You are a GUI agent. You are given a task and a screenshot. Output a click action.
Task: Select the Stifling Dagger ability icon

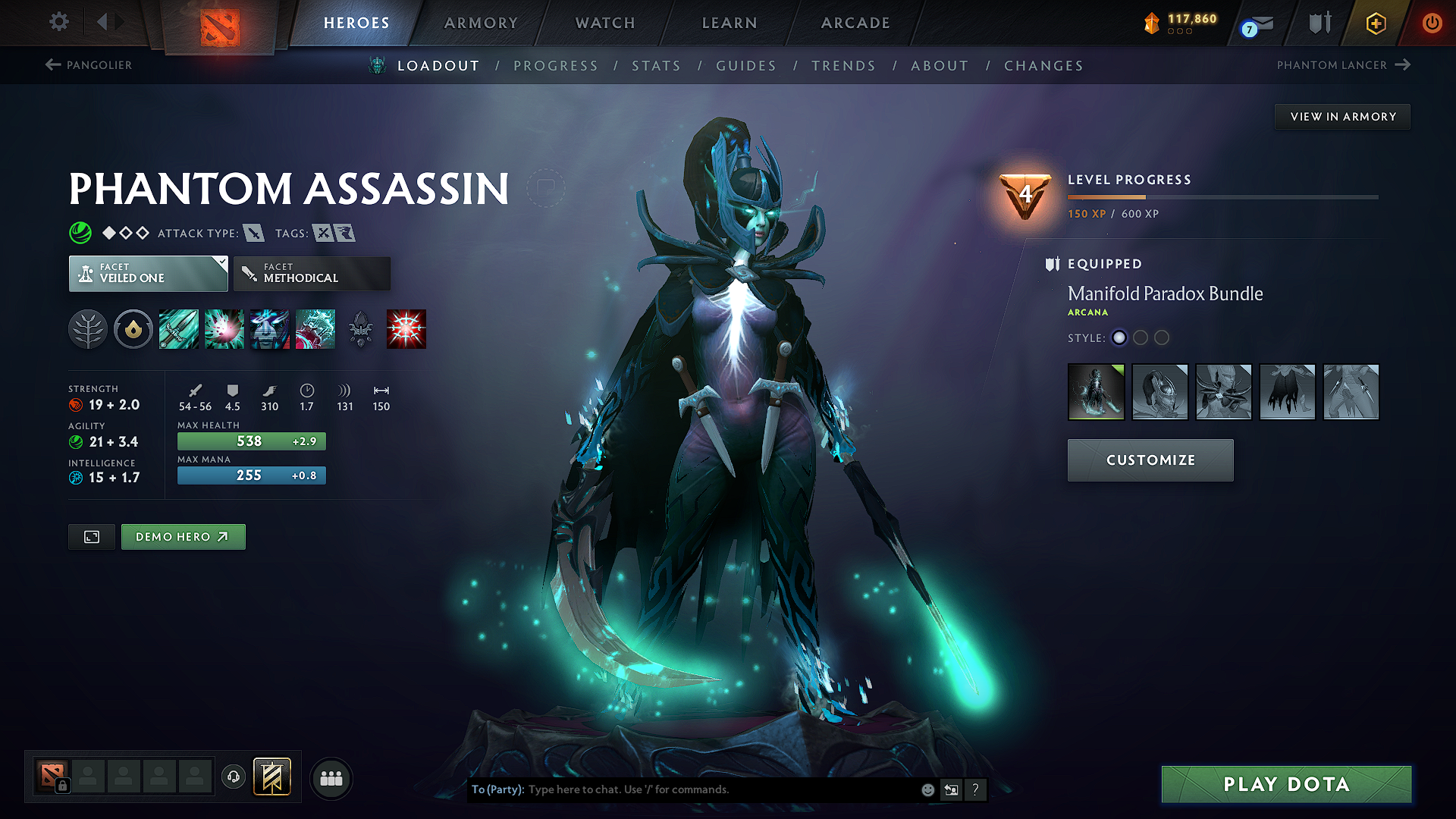[x=178, y=328]
